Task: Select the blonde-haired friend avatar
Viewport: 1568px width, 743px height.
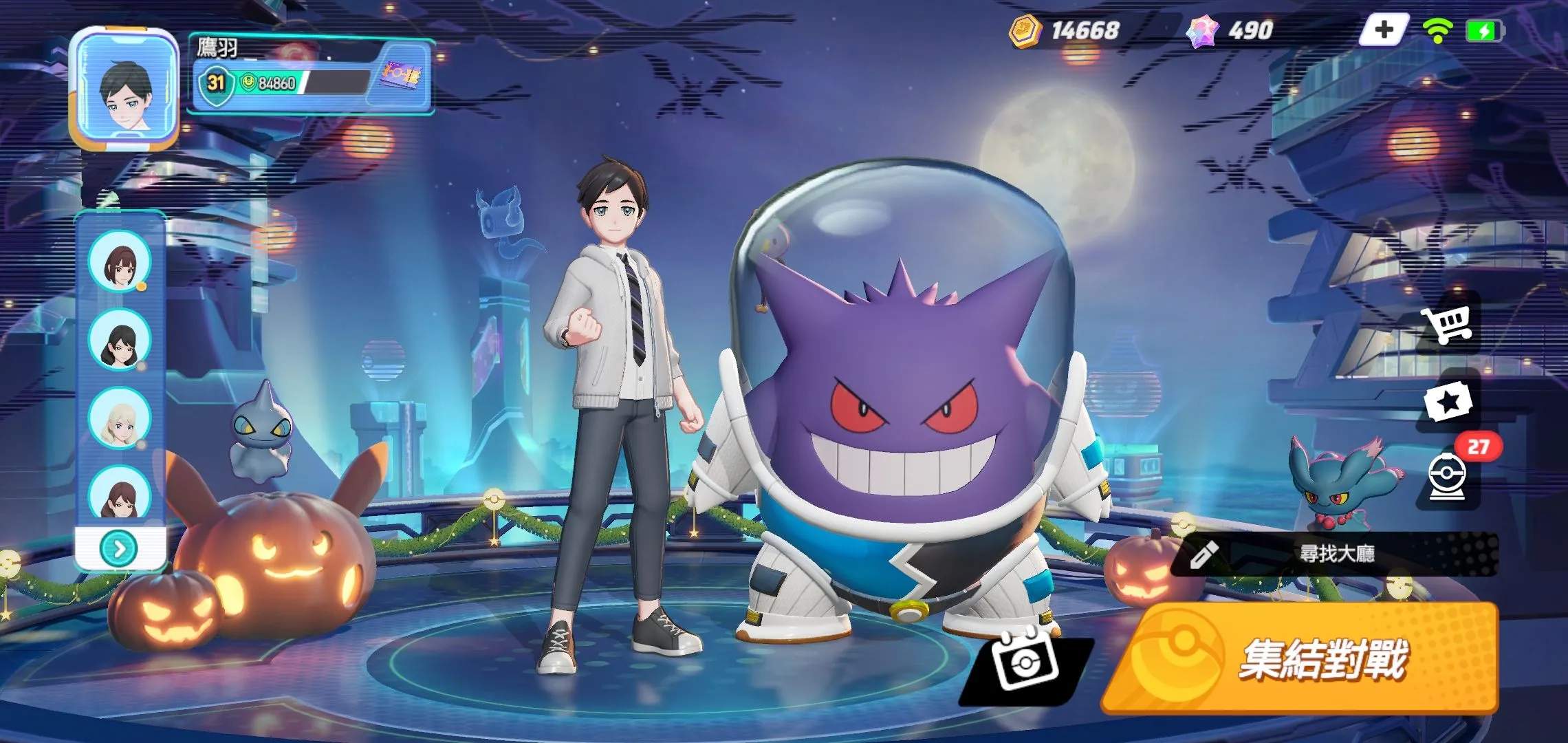Action: [119, 418]
